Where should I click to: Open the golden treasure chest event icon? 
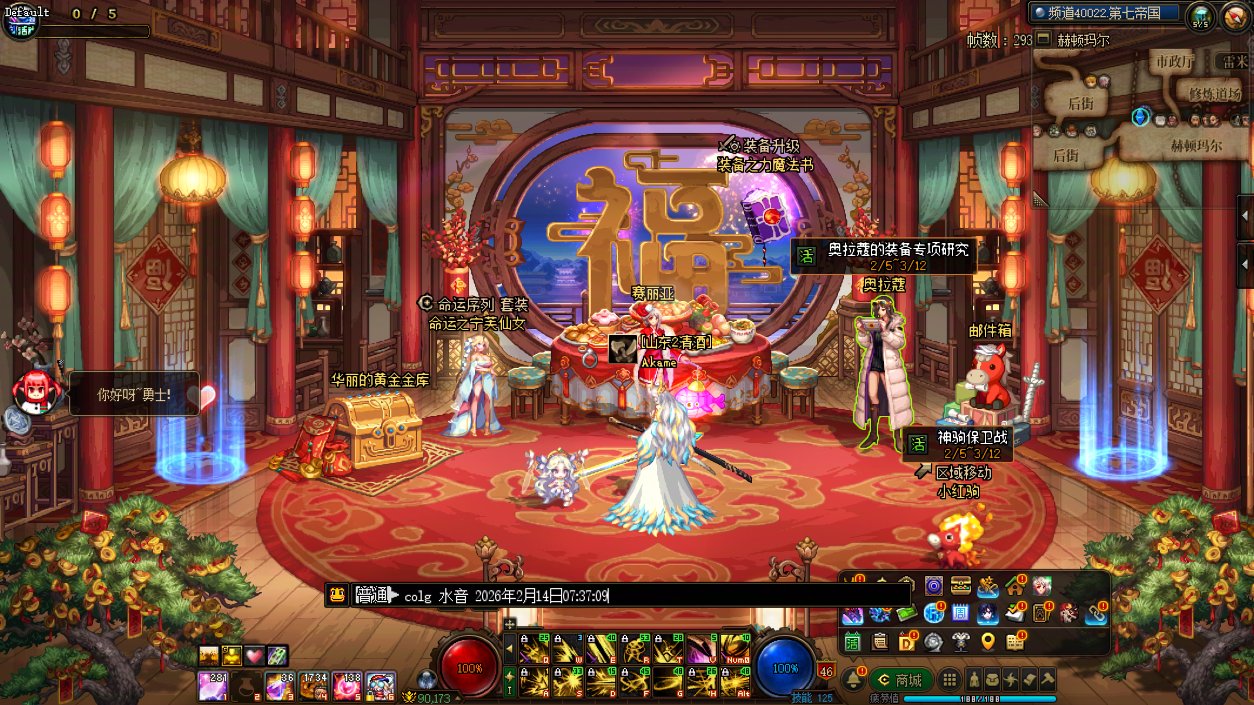[x=961, y=586]
